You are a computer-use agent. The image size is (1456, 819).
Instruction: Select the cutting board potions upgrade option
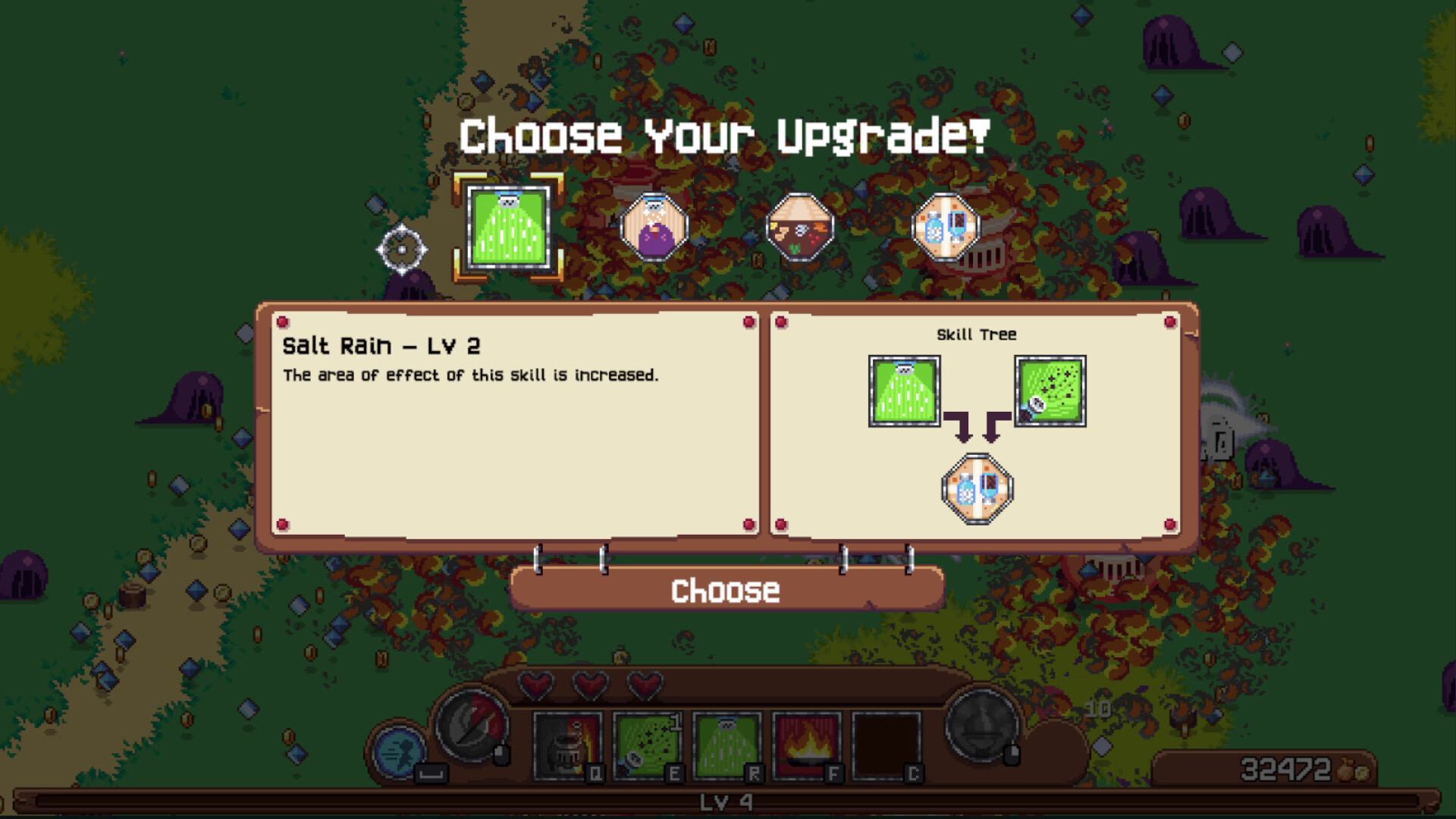(946, 225)
